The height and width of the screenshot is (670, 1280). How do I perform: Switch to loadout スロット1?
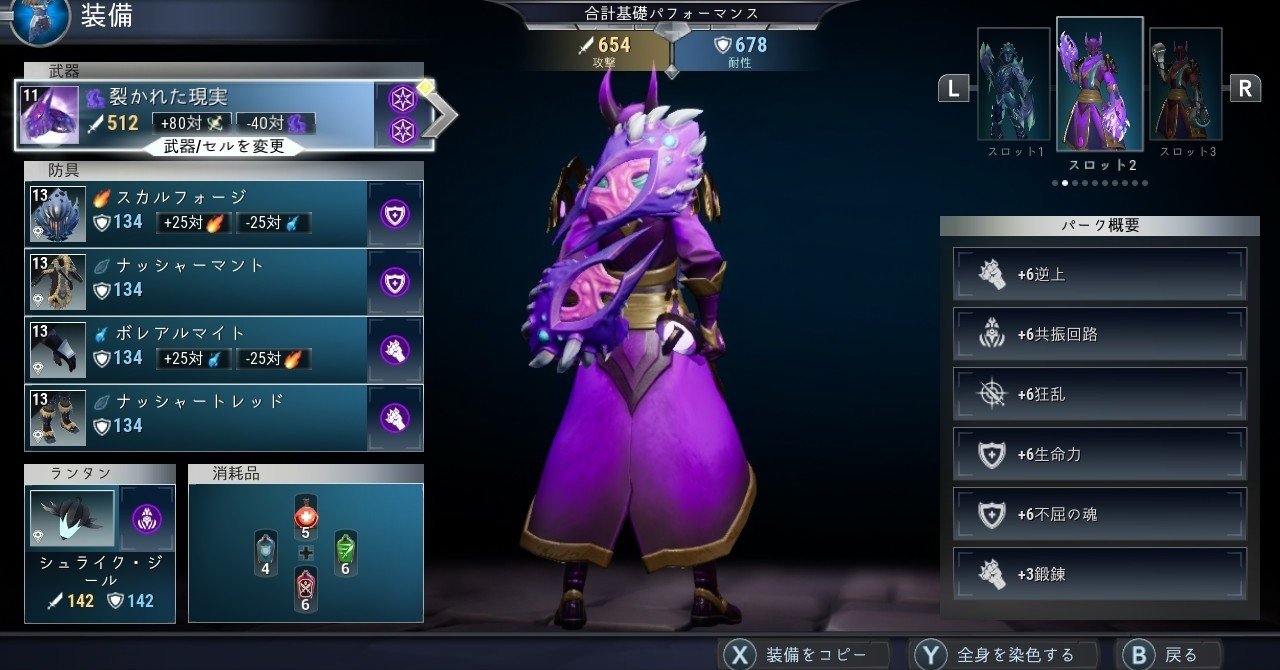point(1013,90)
